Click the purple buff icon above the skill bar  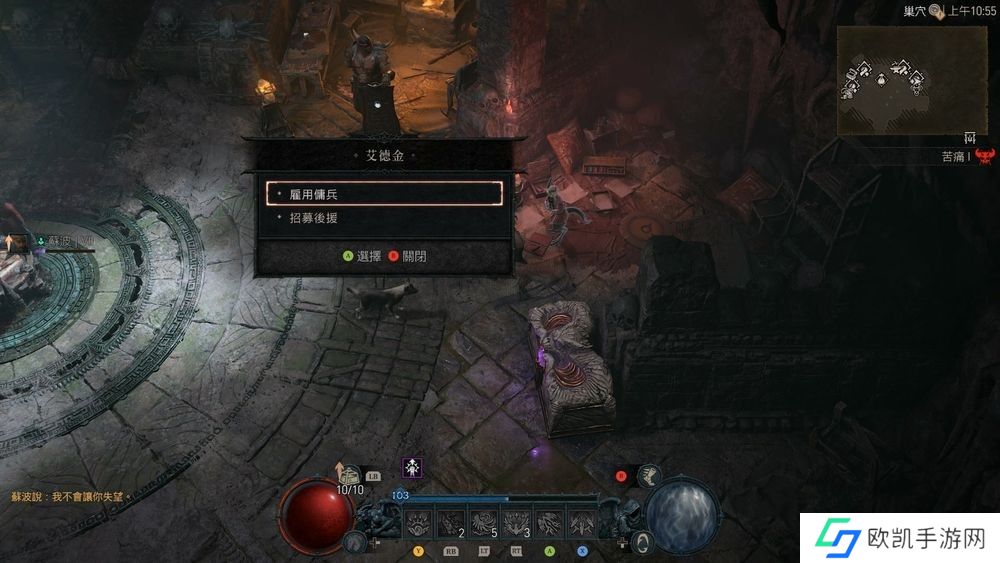411,466
